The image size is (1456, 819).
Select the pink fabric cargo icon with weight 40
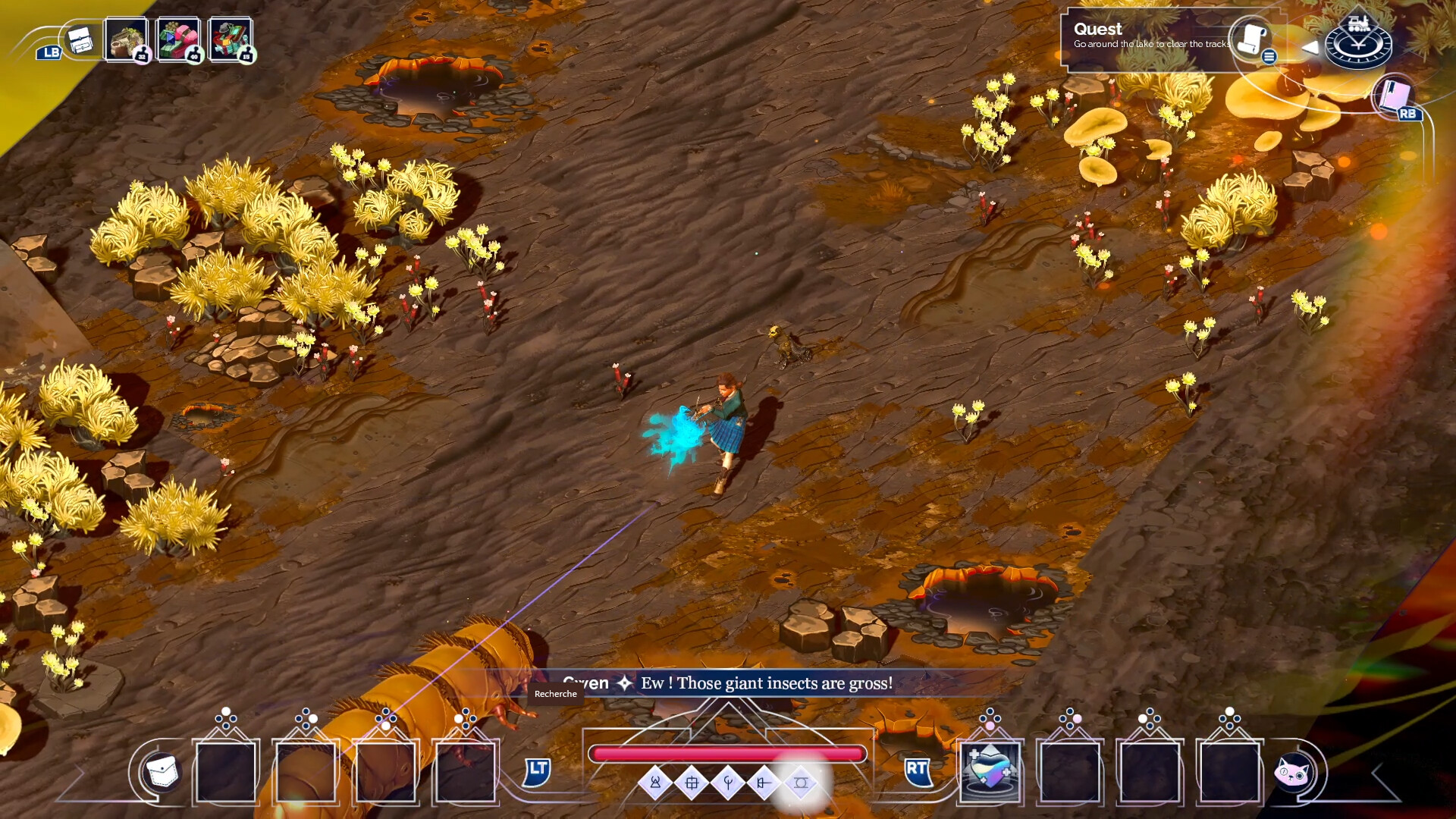point(179,38)
